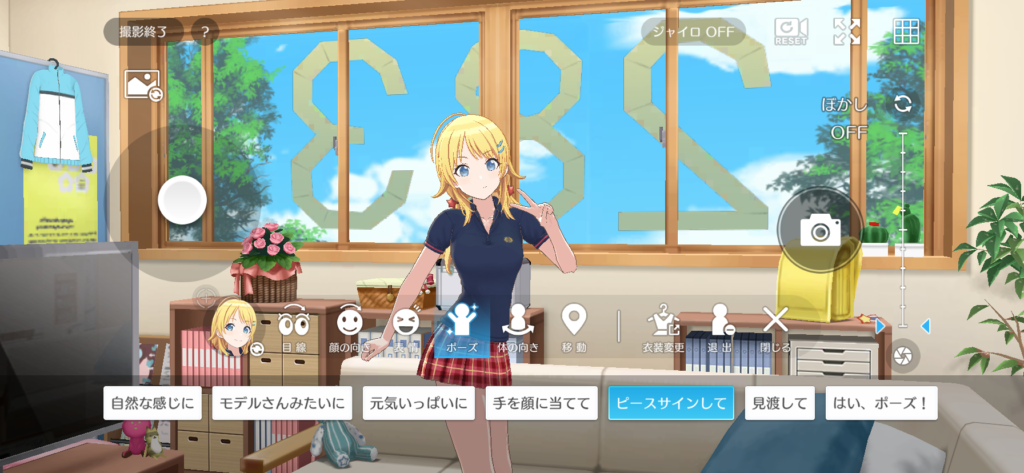The height and width of the screenshot is (473, 1024).
Task: Choose the 顔の向き face direction option
Action: point(349,330)
